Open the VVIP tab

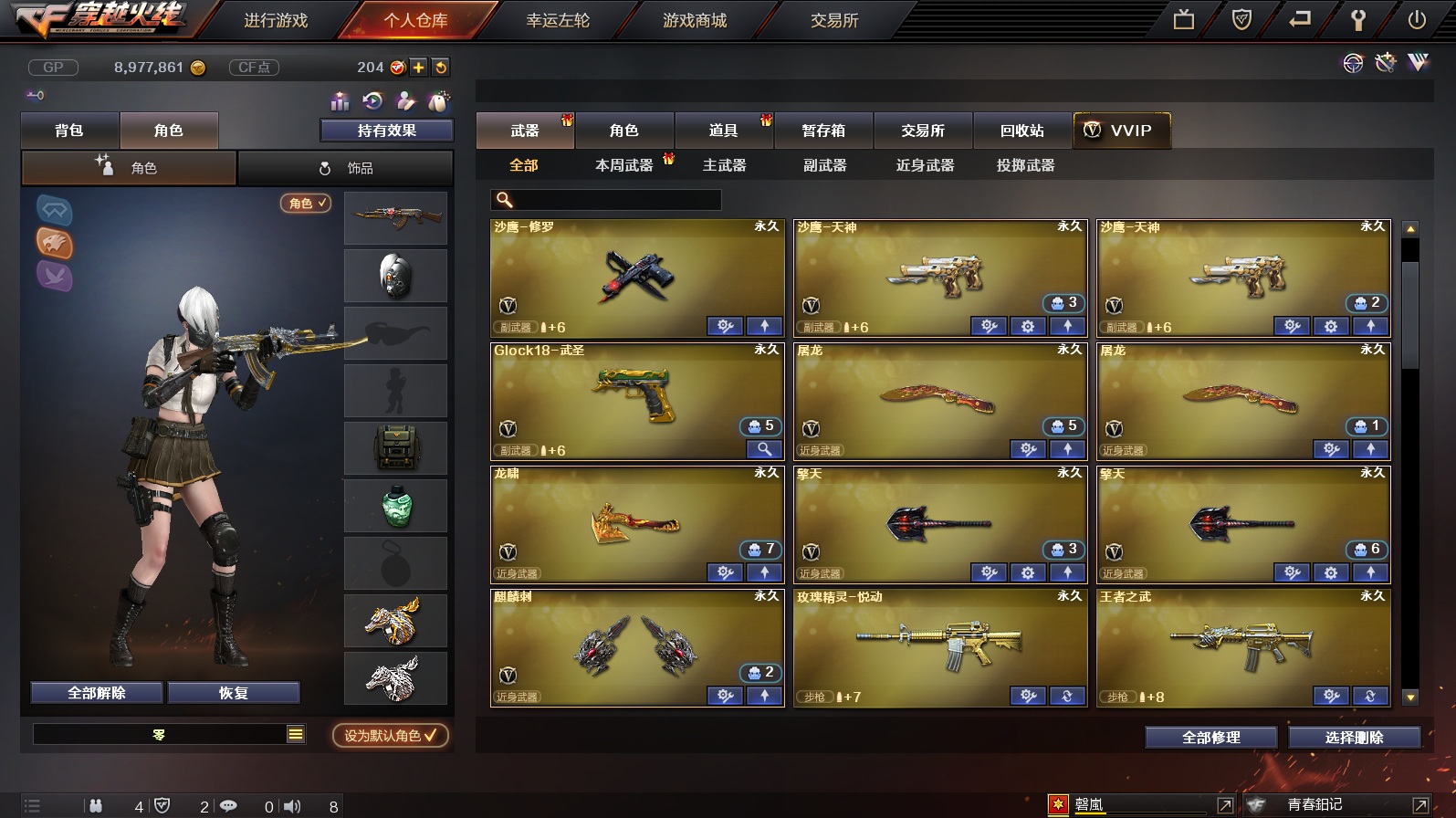tap(1120, 131)
